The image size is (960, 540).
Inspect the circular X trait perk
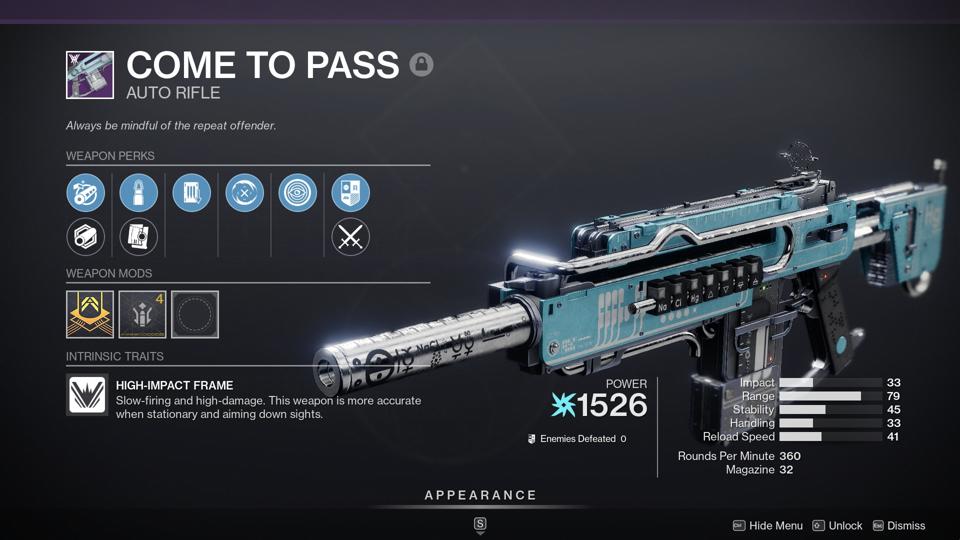pos(244,193)
